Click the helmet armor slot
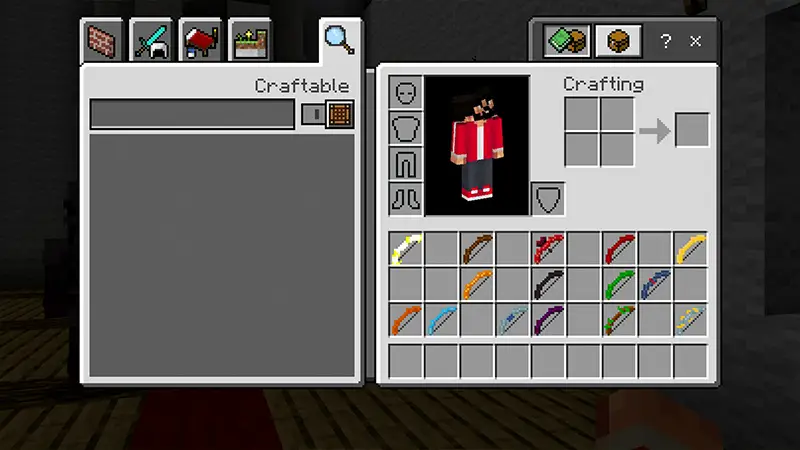This screenshot has height=450, width=800. coord(406,93)
